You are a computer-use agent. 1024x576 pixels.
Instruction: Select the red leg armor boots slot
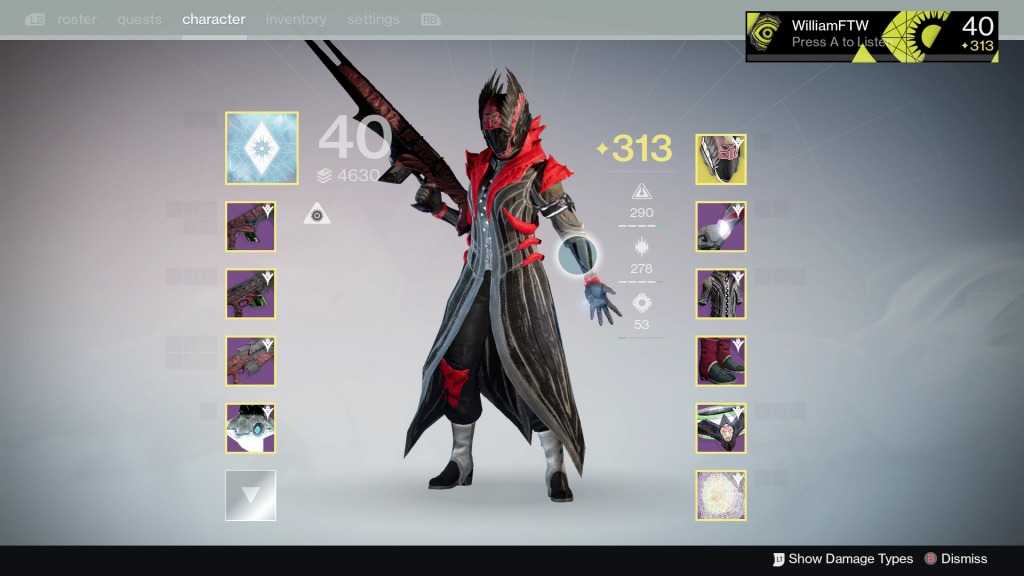[721, 361]
